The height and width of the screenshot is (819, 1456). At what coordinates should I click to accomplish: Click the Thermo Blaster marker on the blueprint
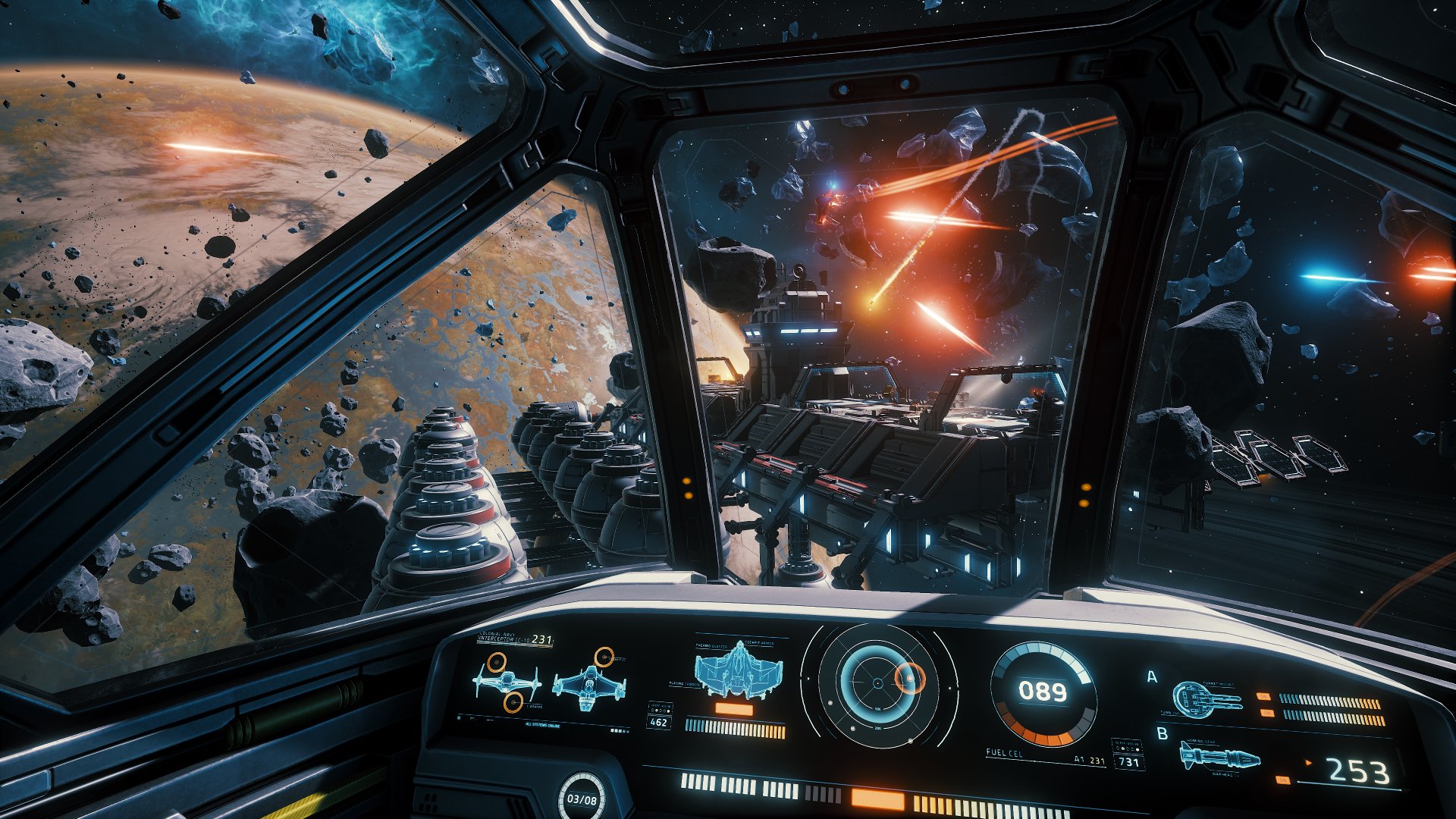(x=711, y=646)
